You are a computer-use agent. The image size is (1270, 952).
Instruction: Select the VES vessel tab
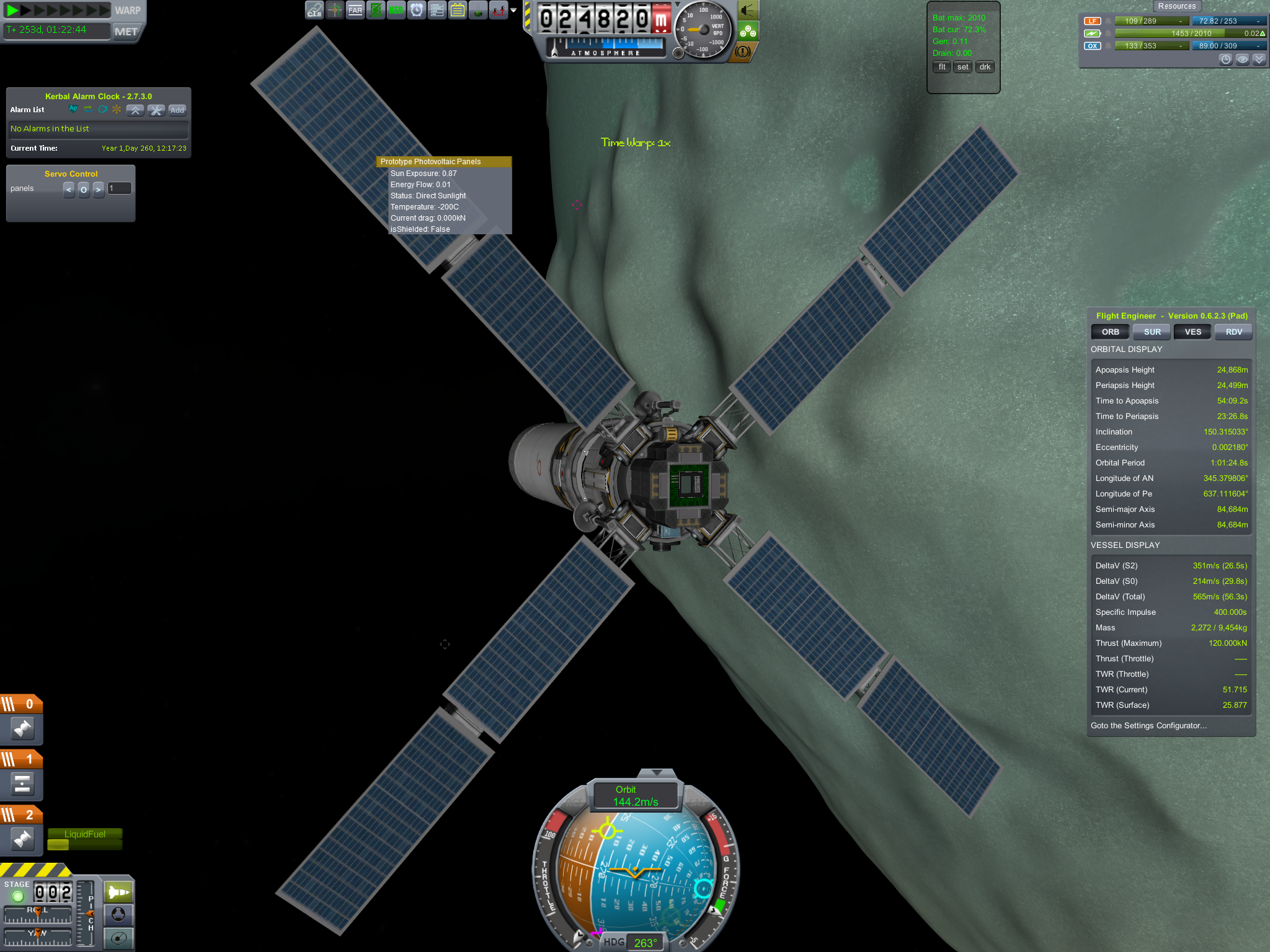tap(1192, 332)
